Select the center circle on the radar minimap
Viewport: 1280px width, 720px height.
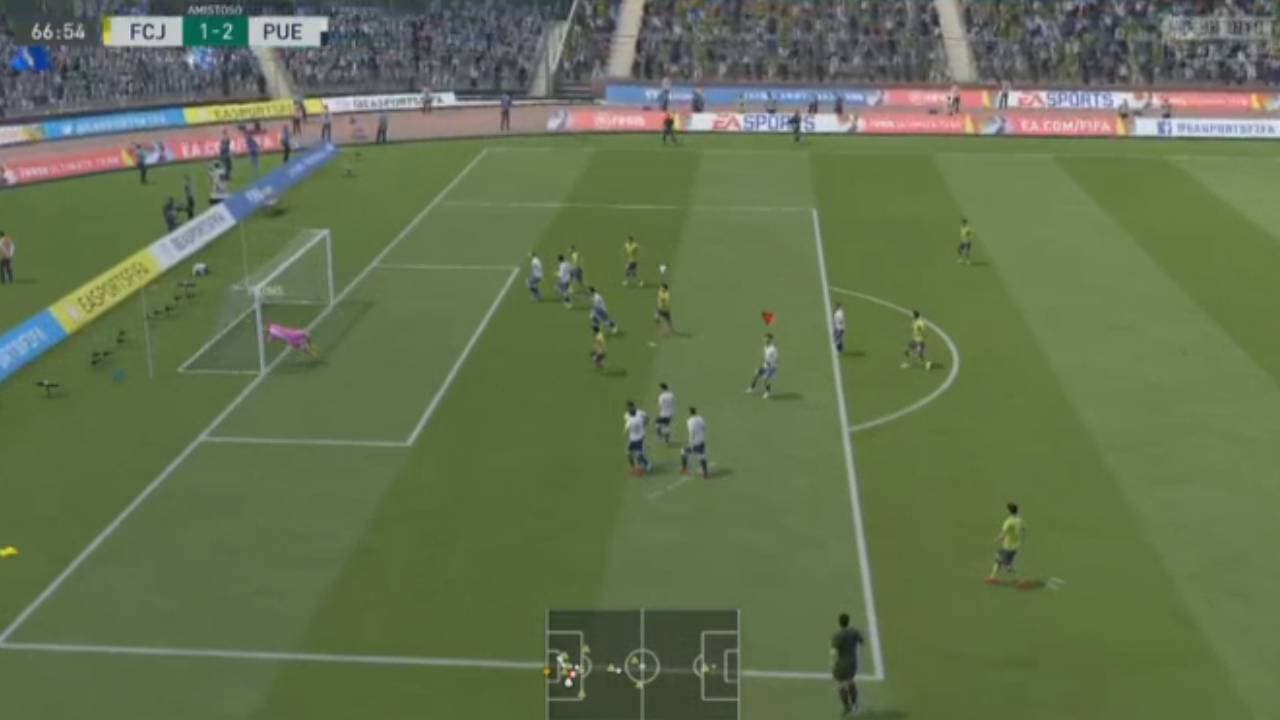(642, 666)
